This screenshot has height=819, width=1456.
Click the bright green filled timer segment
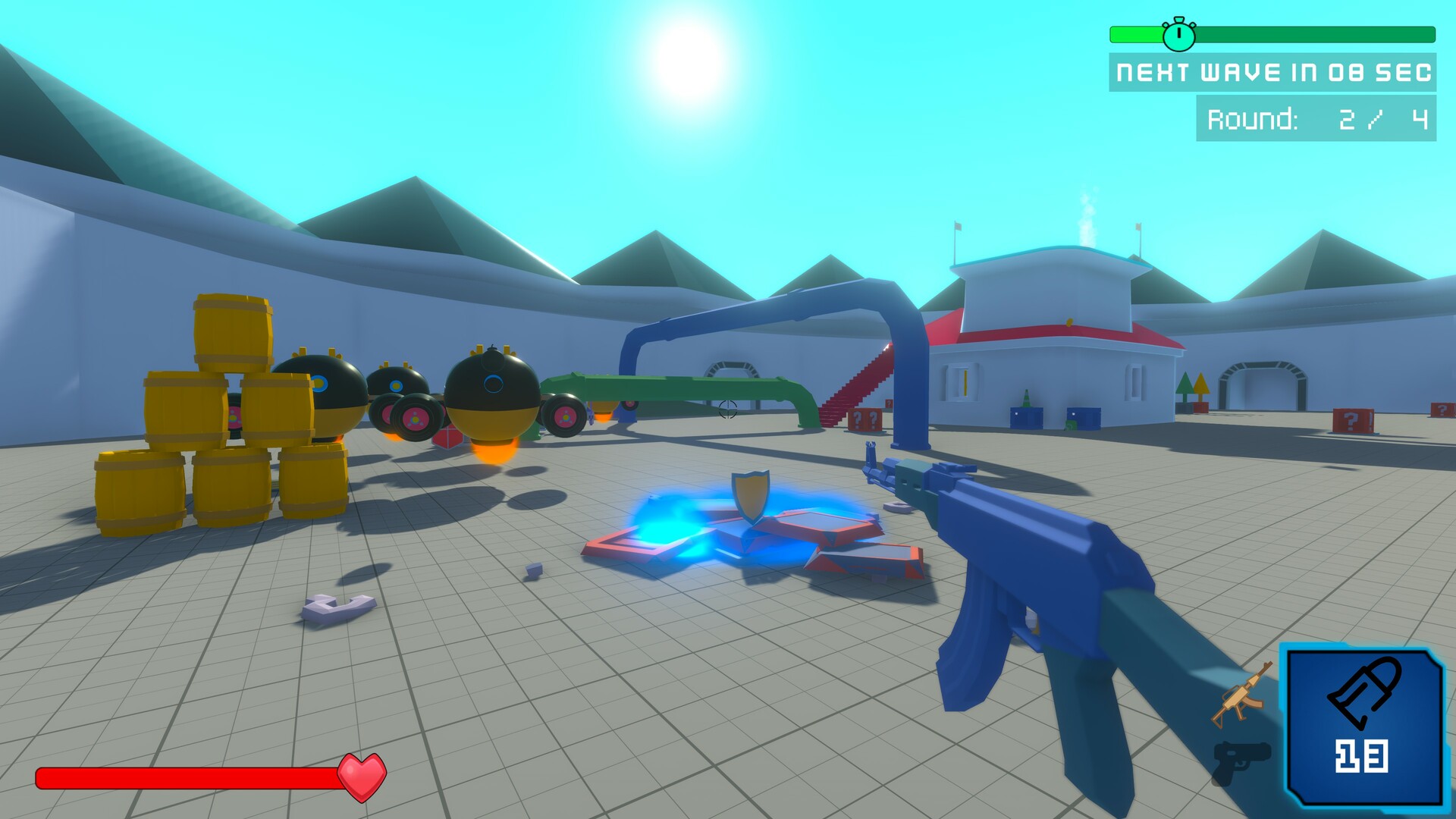click(x=1137, y=33)
